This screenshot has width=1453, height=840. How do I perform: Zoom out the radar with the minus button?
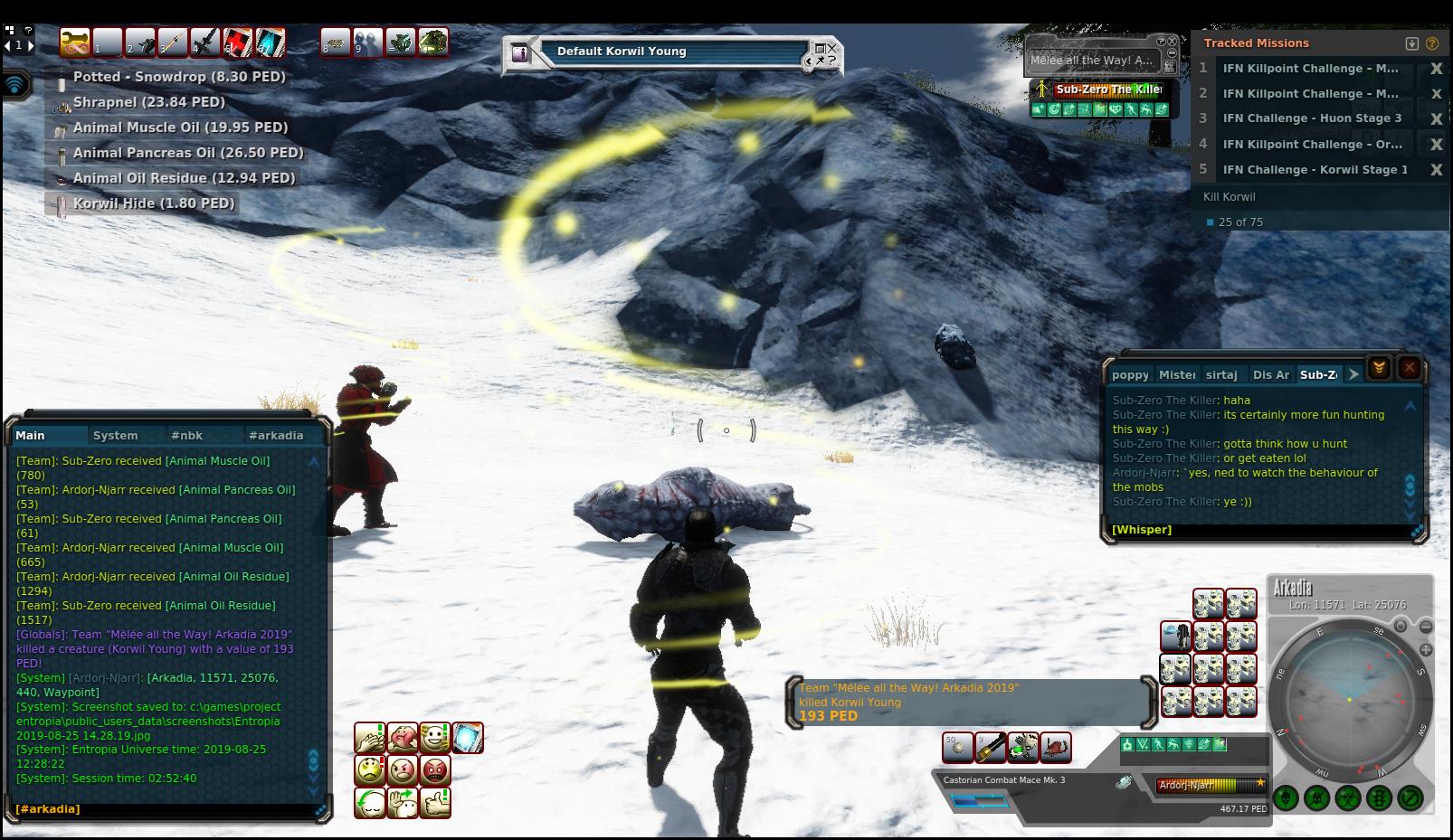(x=1426, y=627)
